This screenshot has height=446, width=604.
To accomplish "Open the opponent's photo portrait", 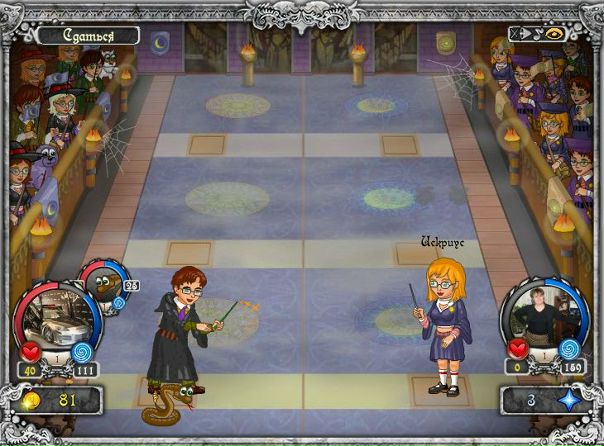I will tap(538, 320).
